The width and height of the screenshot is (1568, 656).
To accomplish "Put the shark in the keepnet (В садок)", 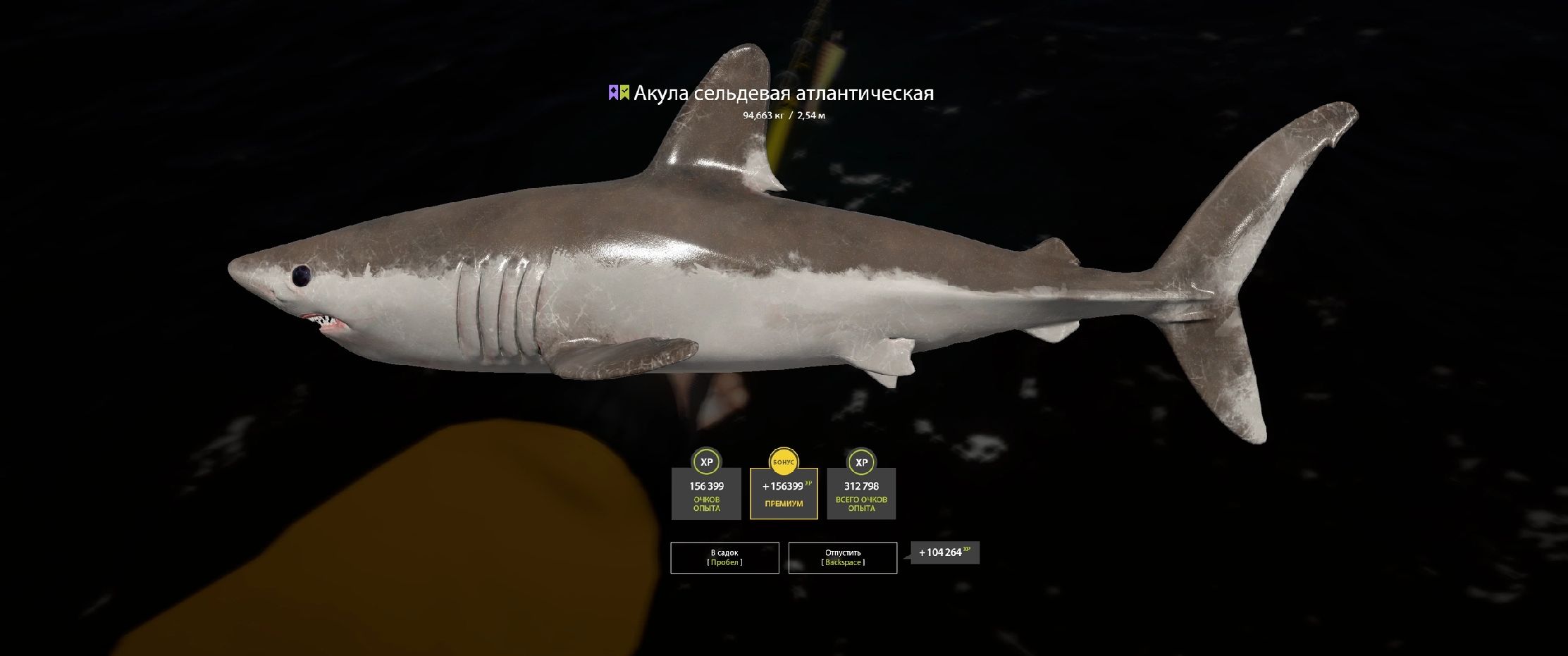I will tap(724, 557).
